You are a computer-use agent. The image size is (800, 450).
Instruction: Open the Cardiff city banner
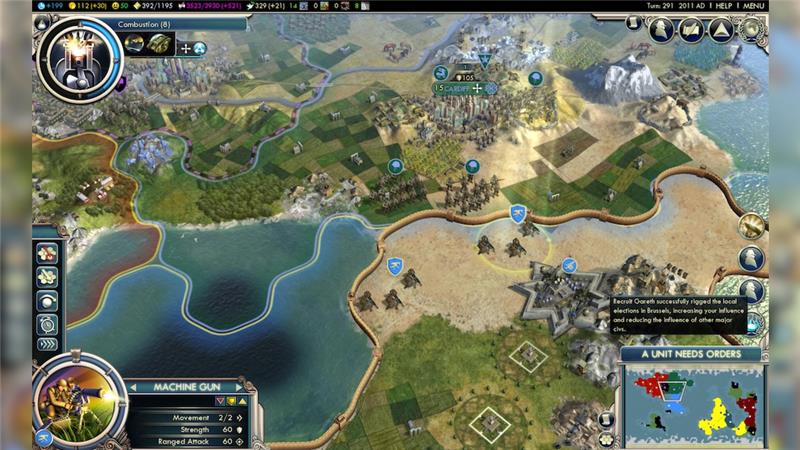coord(456,88)
